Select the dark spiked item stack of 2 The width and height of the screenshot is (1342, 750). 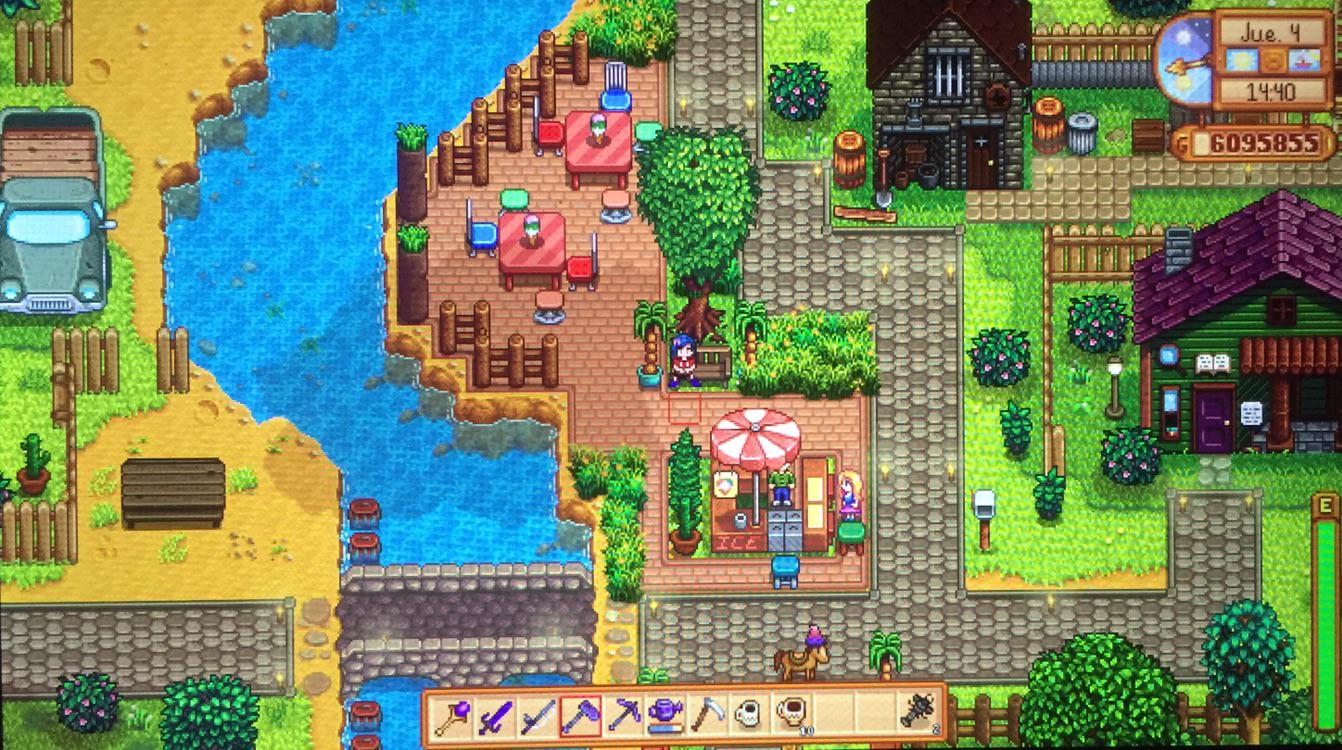coord(918,716)
